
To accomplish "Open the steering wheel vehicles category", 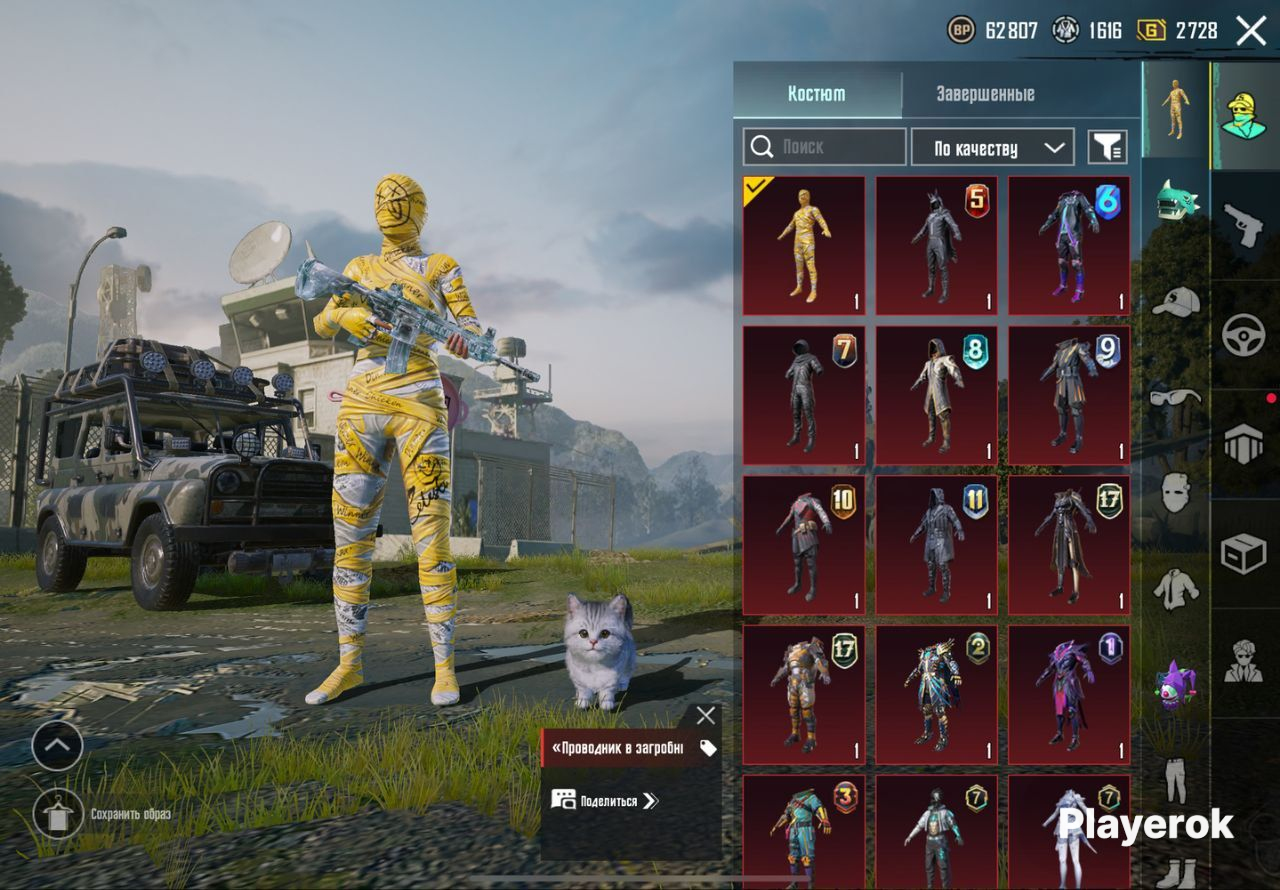I will click(x=1244, y=335).
